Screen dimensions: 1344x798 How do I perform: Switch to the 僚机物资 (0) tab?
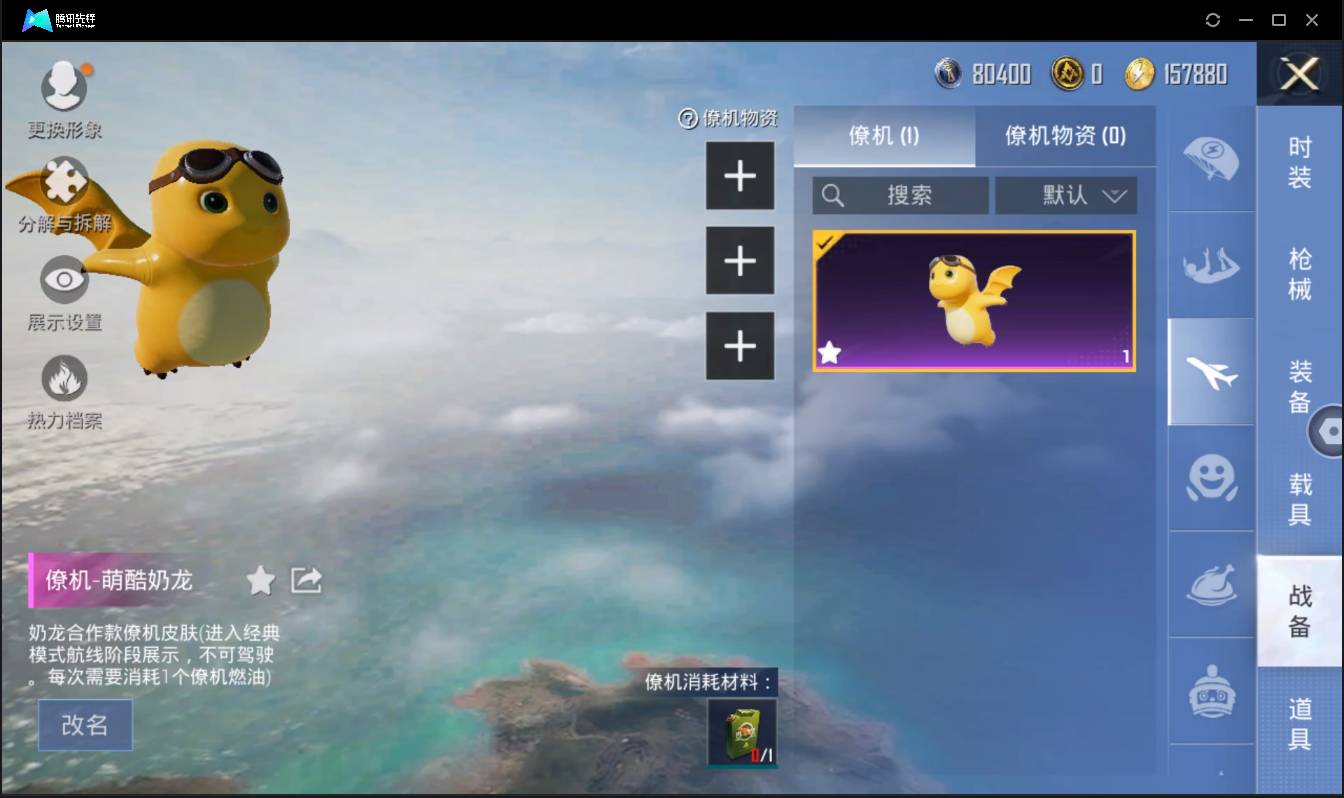[1066, 137]
